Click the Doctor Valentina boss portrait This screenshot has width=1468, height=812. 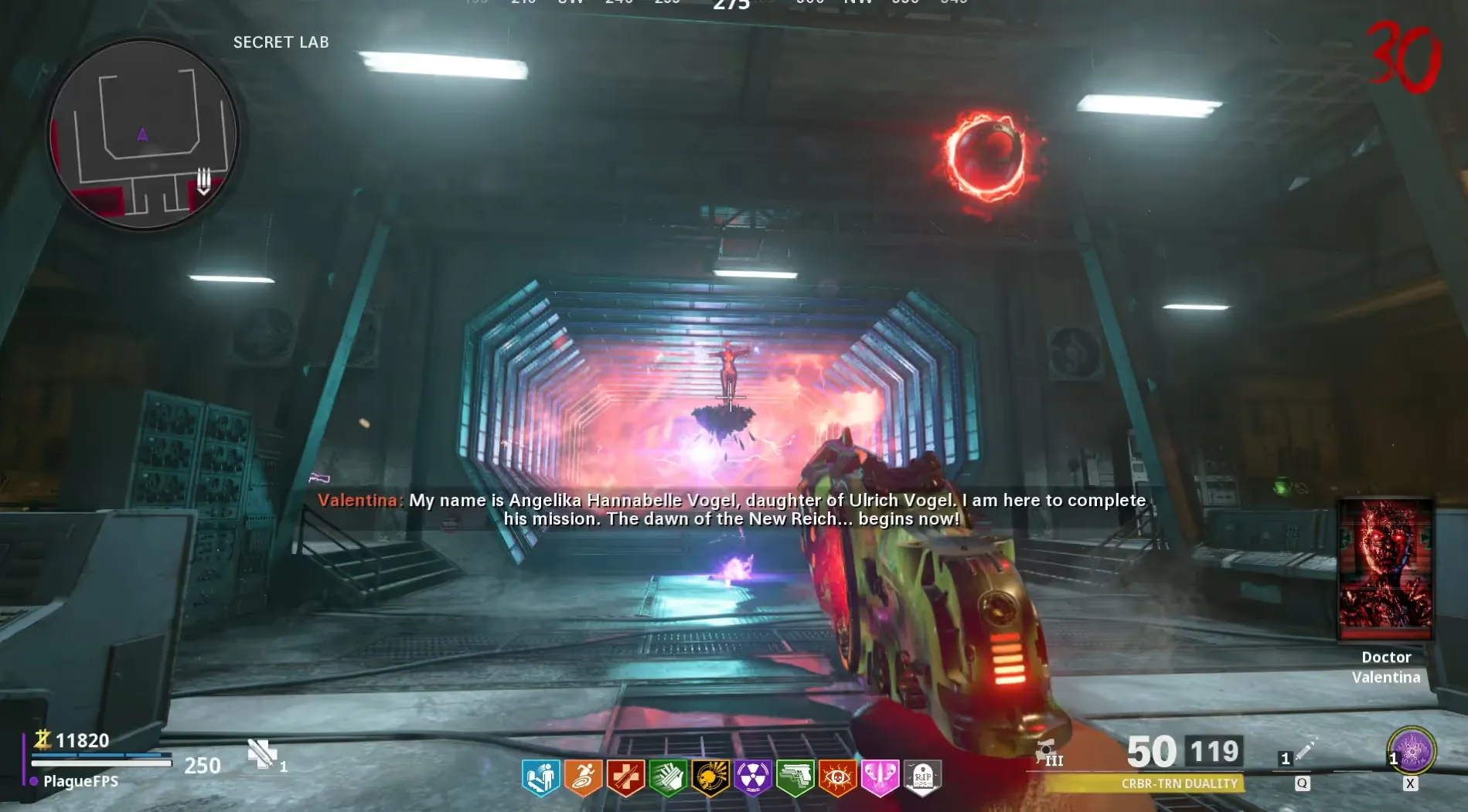coord(1385,569)
